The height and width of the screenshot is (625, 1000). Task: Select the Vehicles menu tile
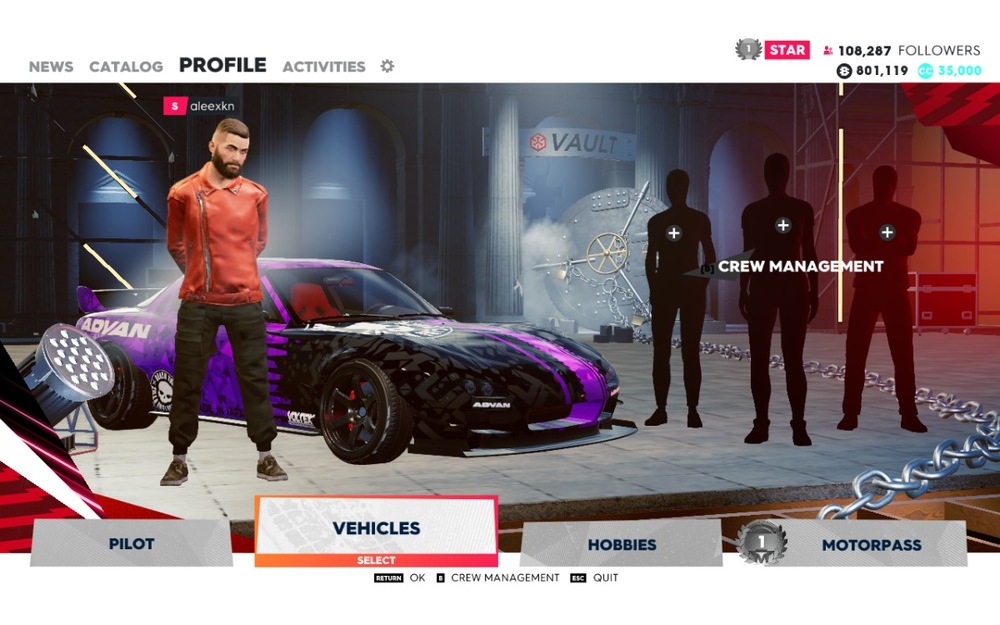click(x=376, y=529)
